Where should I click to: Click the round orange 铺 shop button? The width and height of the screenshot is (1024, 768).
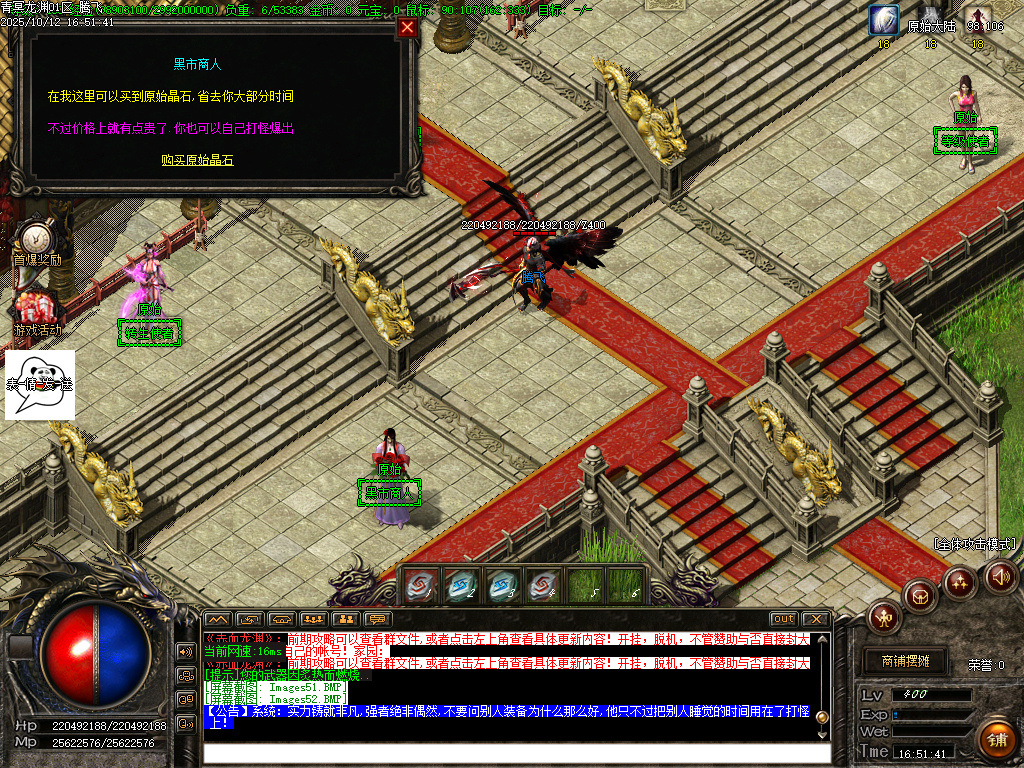click(x=996, y=739)
